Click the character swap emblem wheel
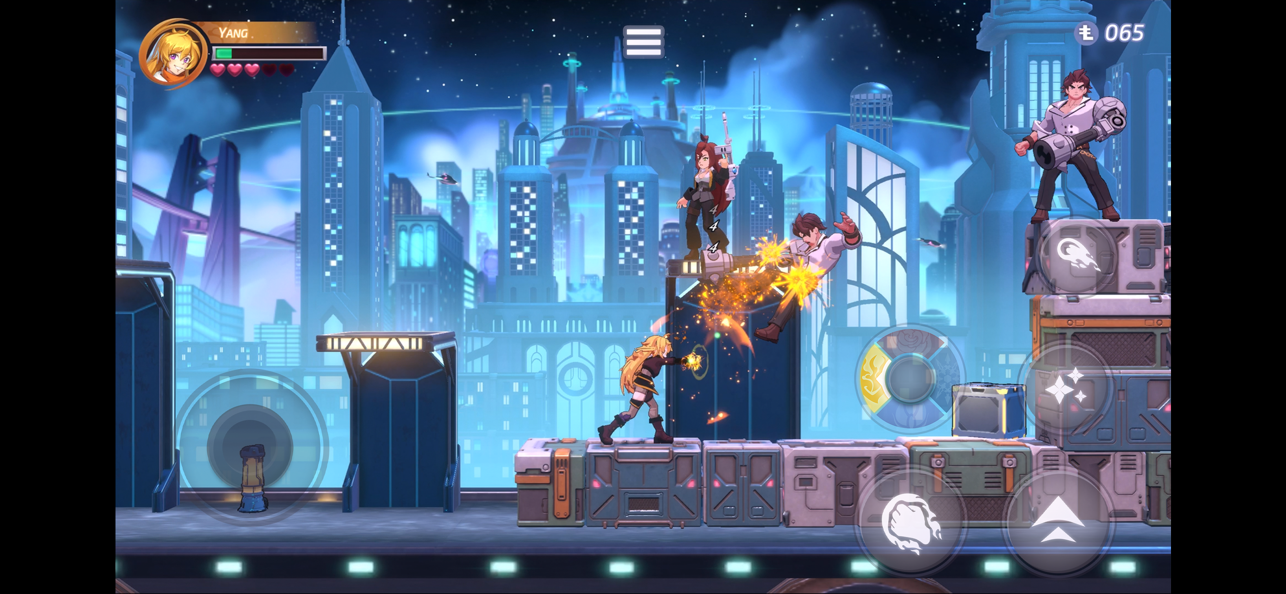 (909, 379)
